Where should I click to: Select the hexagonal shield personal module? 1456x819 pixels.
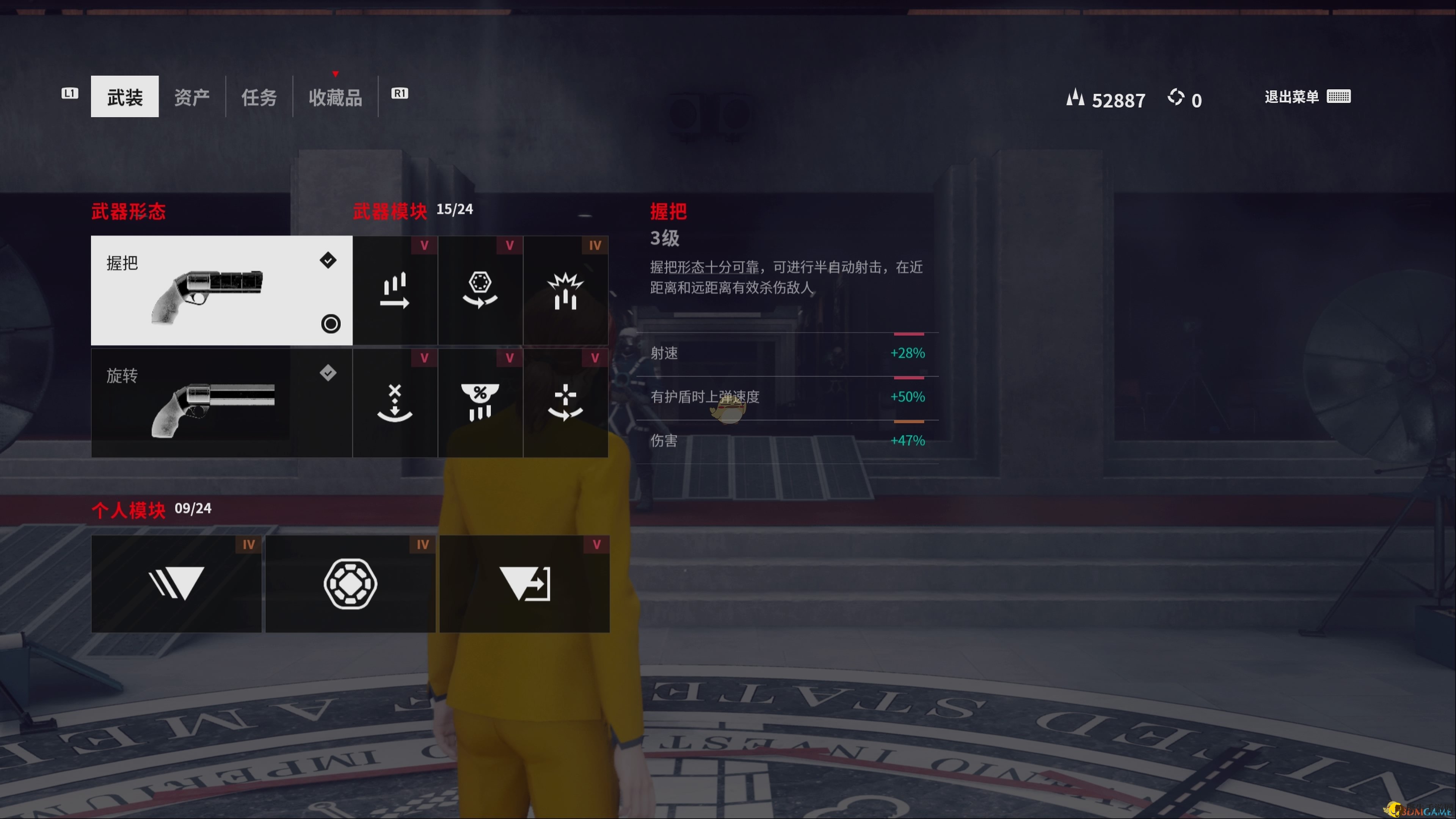point(350,583)
